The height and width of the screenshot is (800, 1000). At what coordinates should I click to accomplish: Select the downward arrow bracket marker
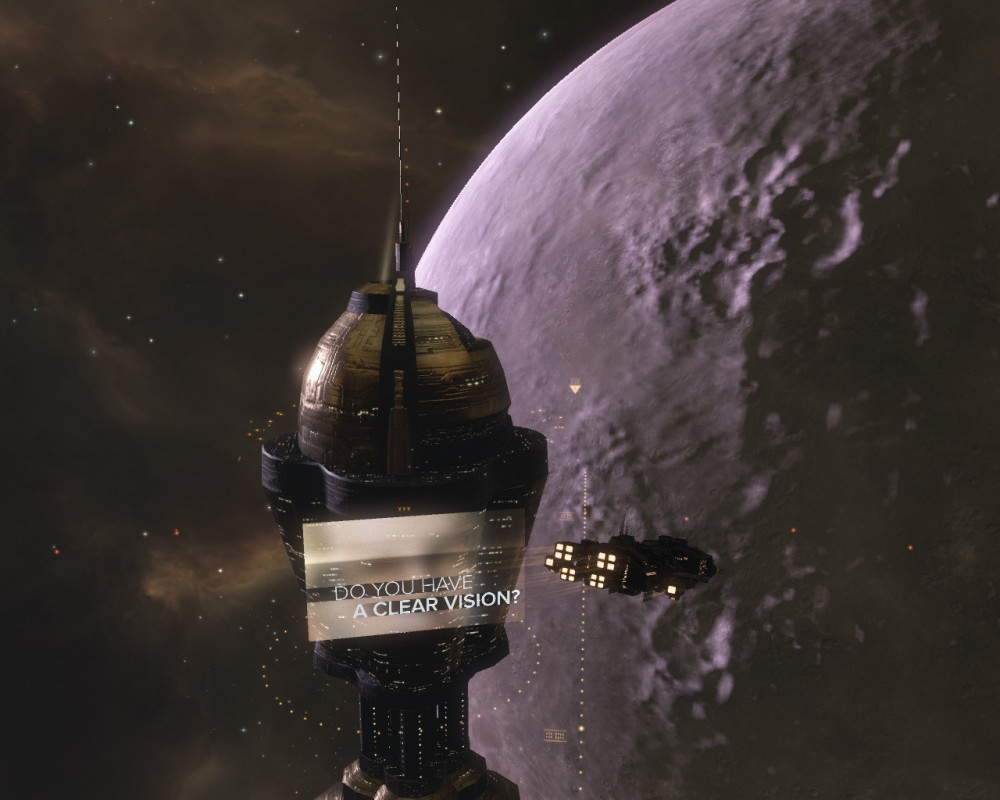tap(575, 385)
